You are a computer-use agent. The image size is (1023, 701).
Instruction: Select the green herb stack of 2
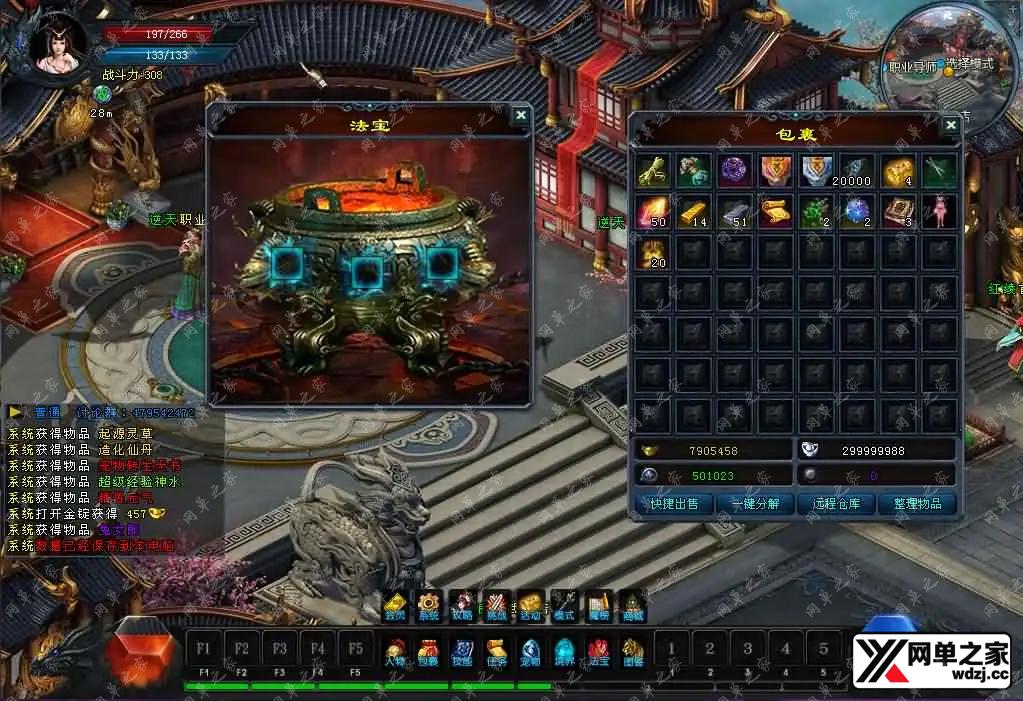pos(817,212)
